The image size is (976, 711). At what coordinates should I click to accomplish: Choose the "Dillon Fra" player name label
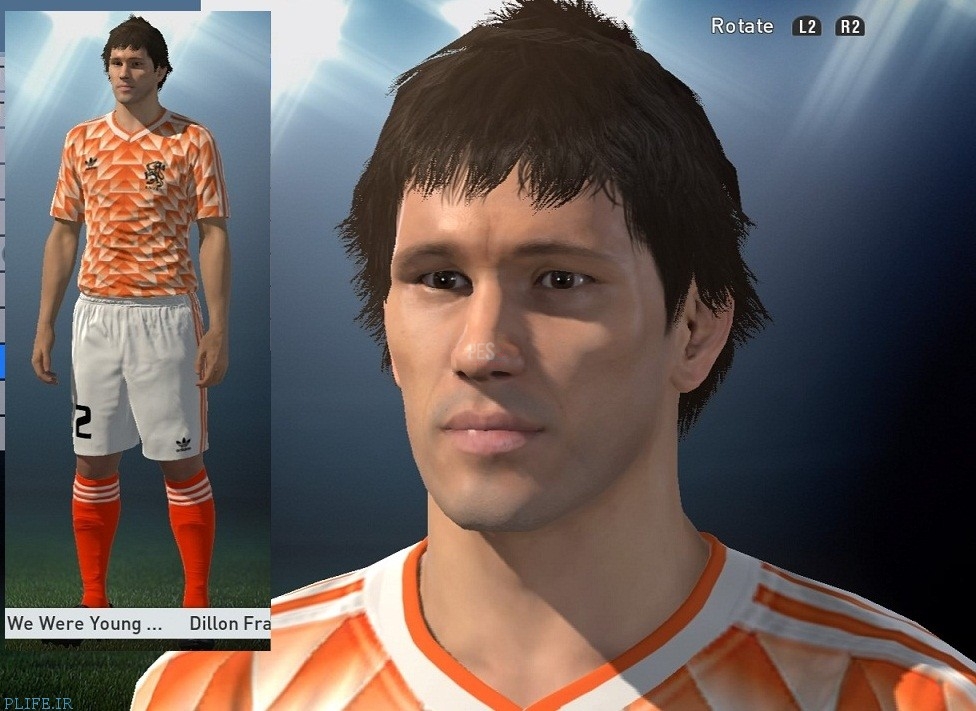[x=228, y=623]
